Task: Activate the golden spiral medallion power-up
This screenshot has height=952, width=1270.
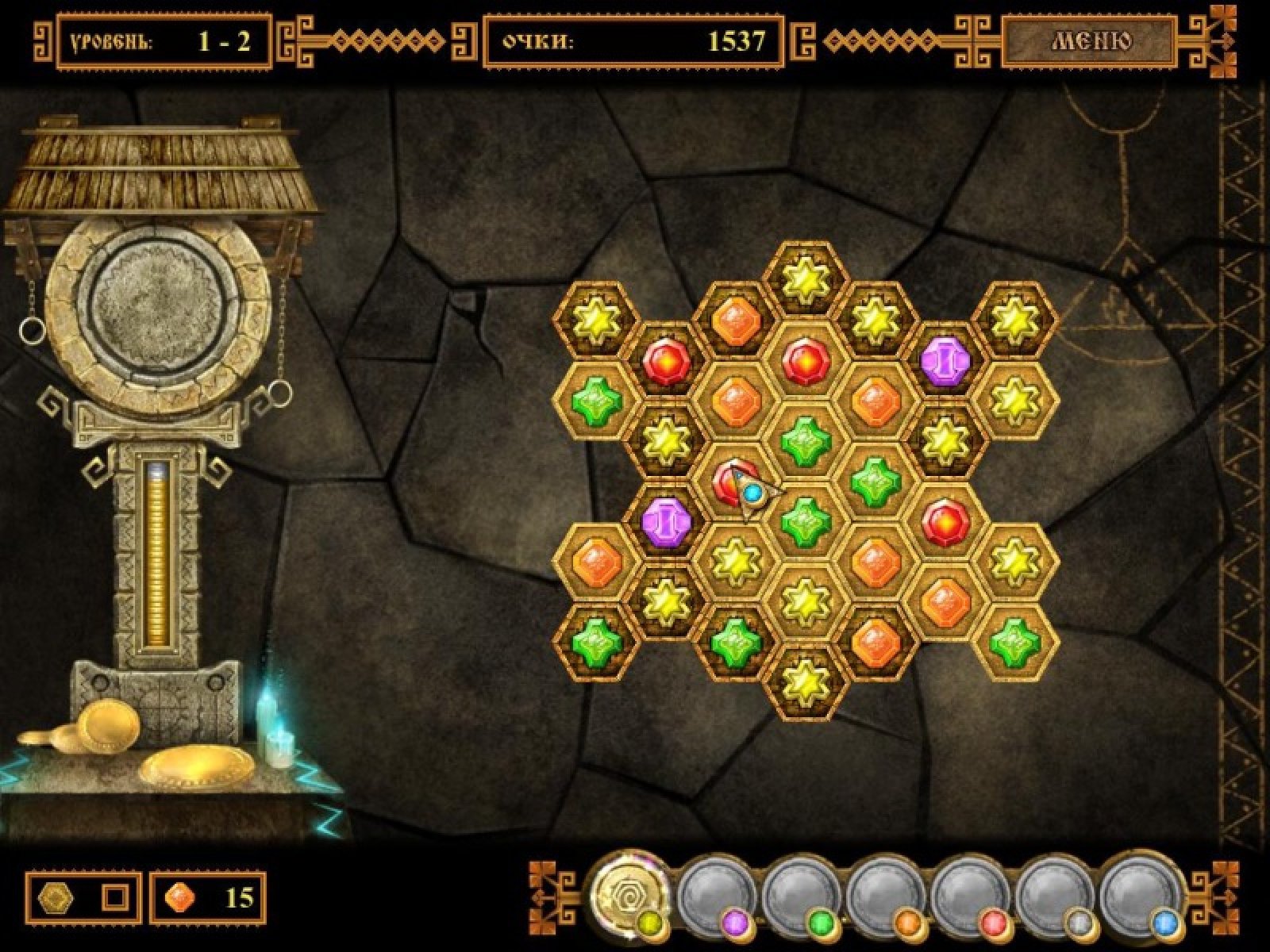Action: tap(630, 891)
